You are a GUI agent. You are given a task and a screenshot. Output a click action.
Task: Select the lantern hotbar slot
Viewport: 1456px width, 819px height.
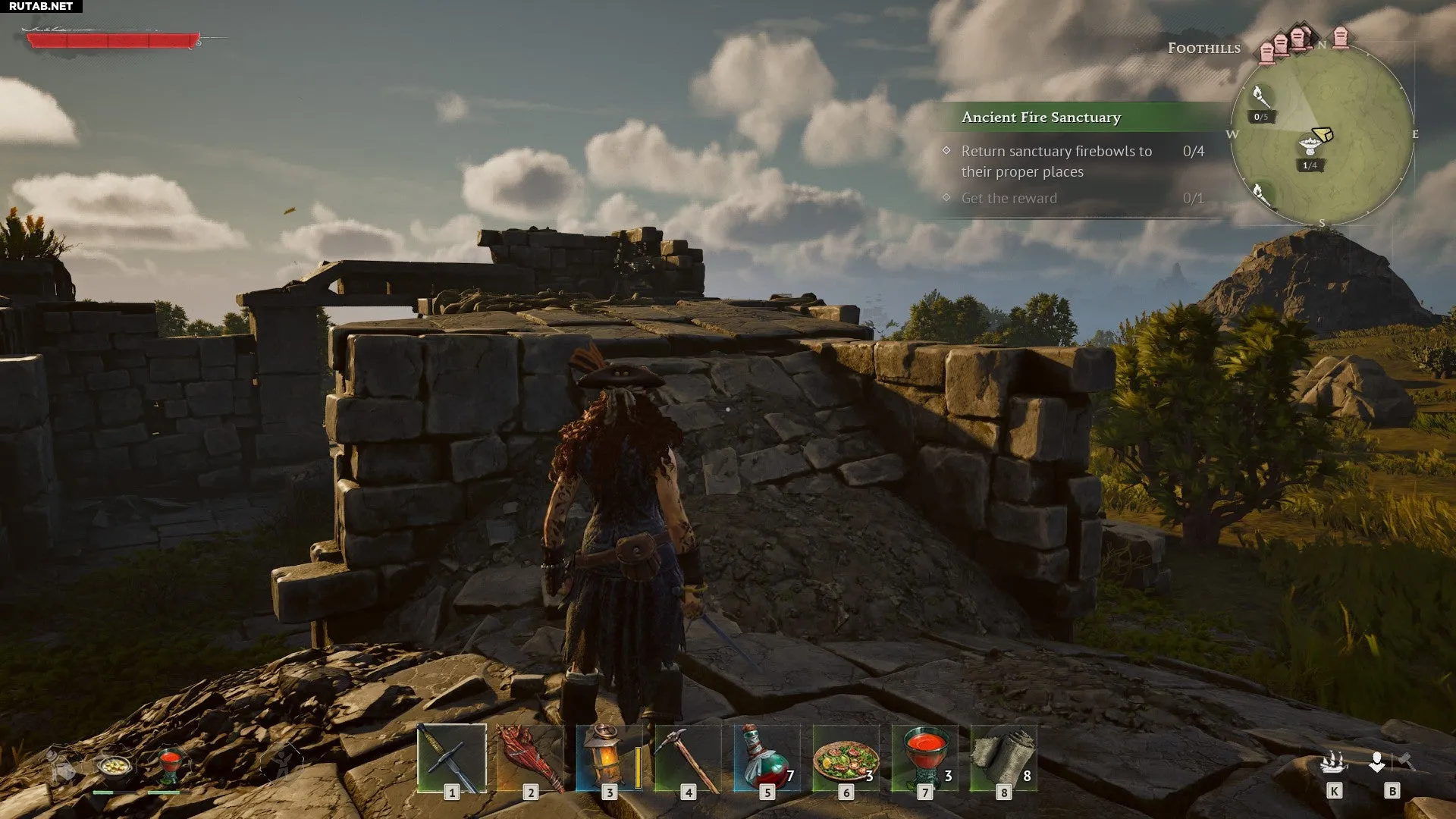[x=609, y=758]
